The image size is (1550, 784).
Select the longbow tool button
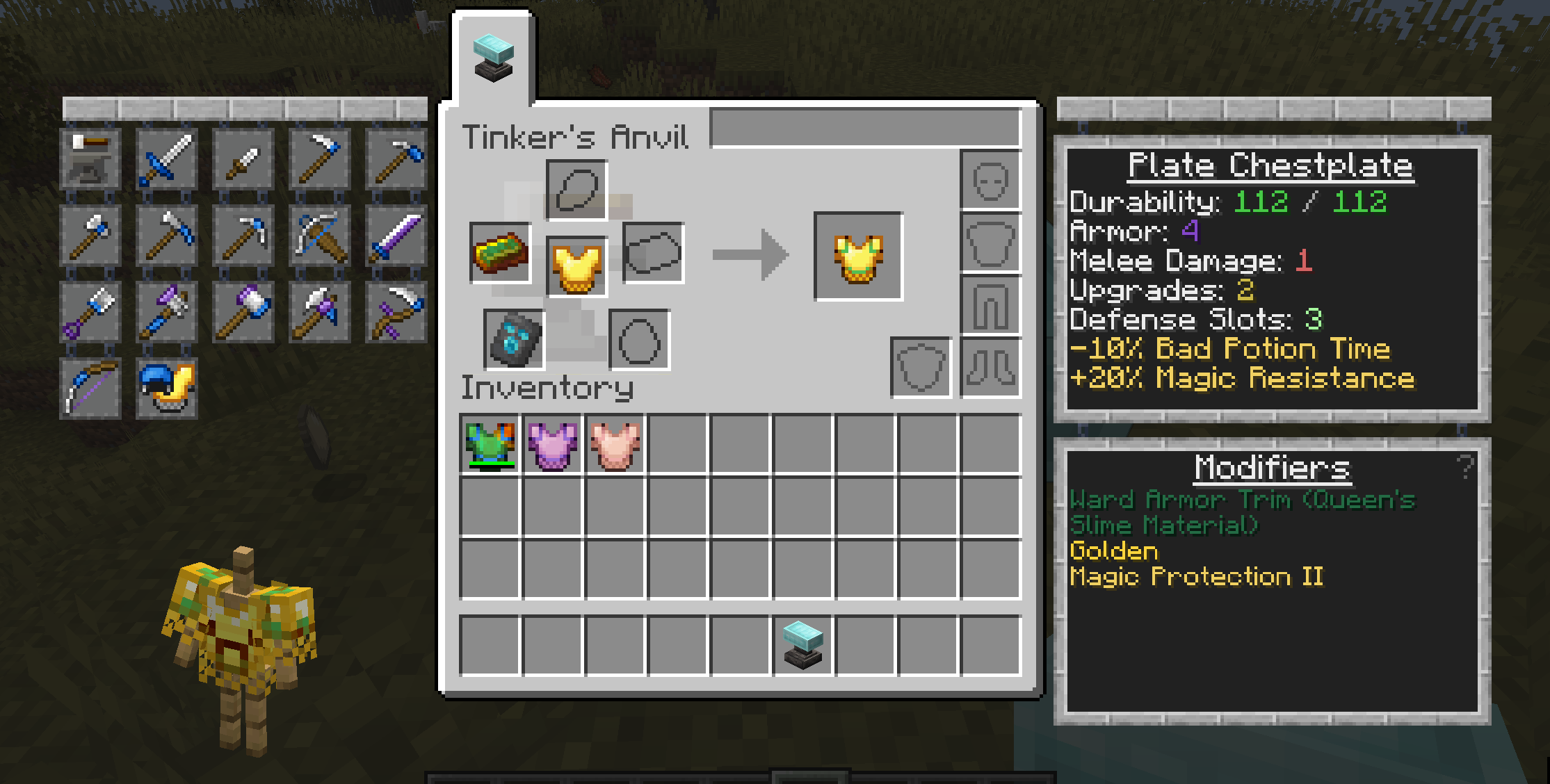(x=90, y=389)
